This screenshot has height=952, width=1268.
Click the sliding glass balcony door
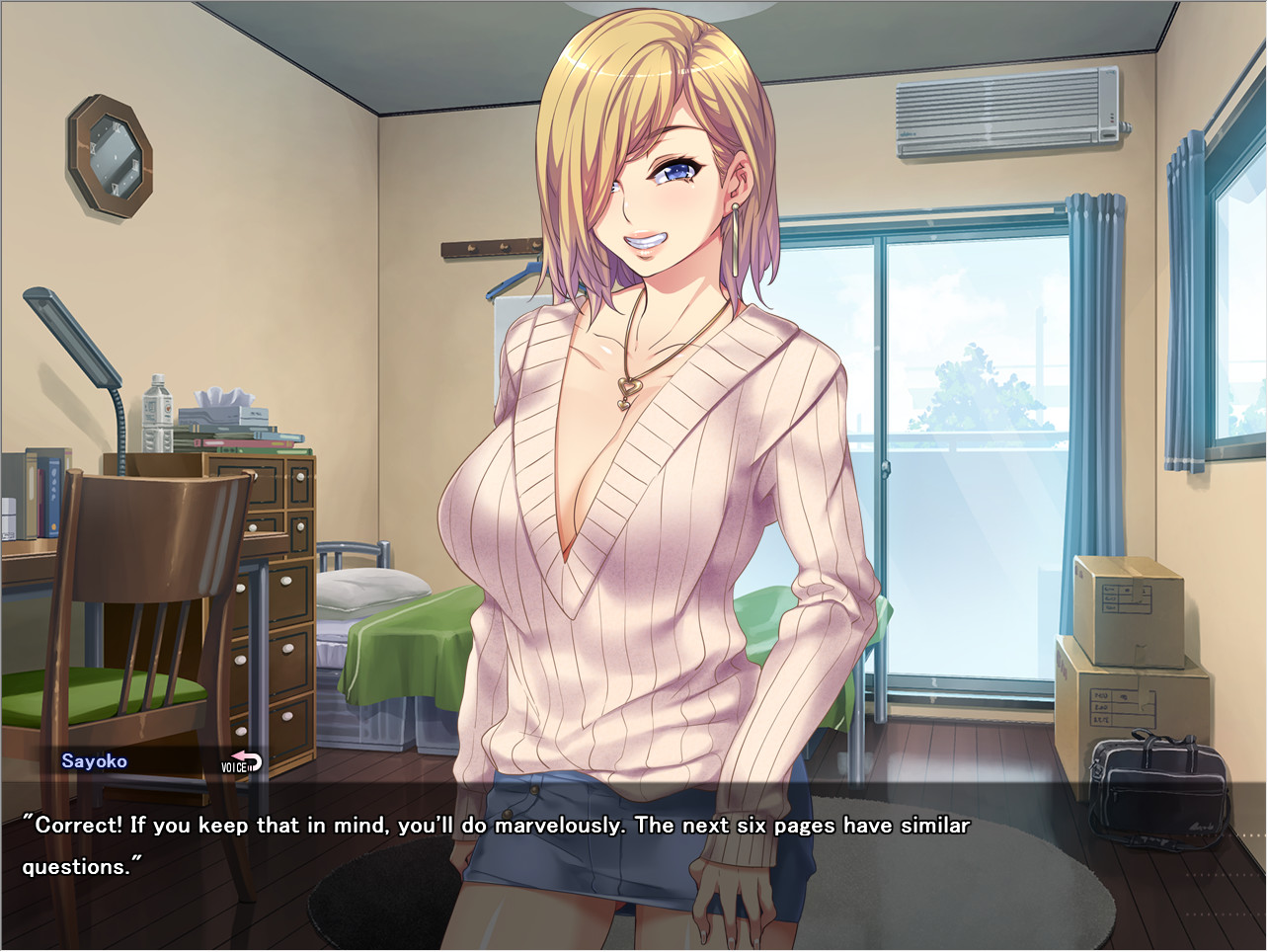968,444
